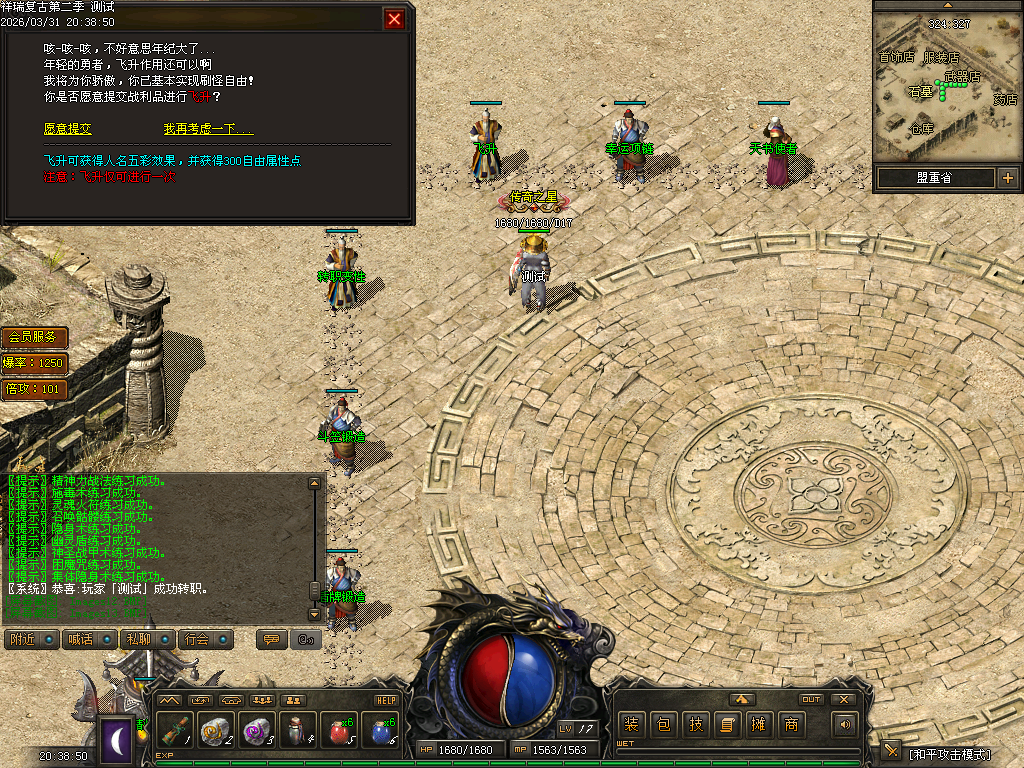Close the NPC dialogue window
1024x768 pixels.
pos(395,19)
